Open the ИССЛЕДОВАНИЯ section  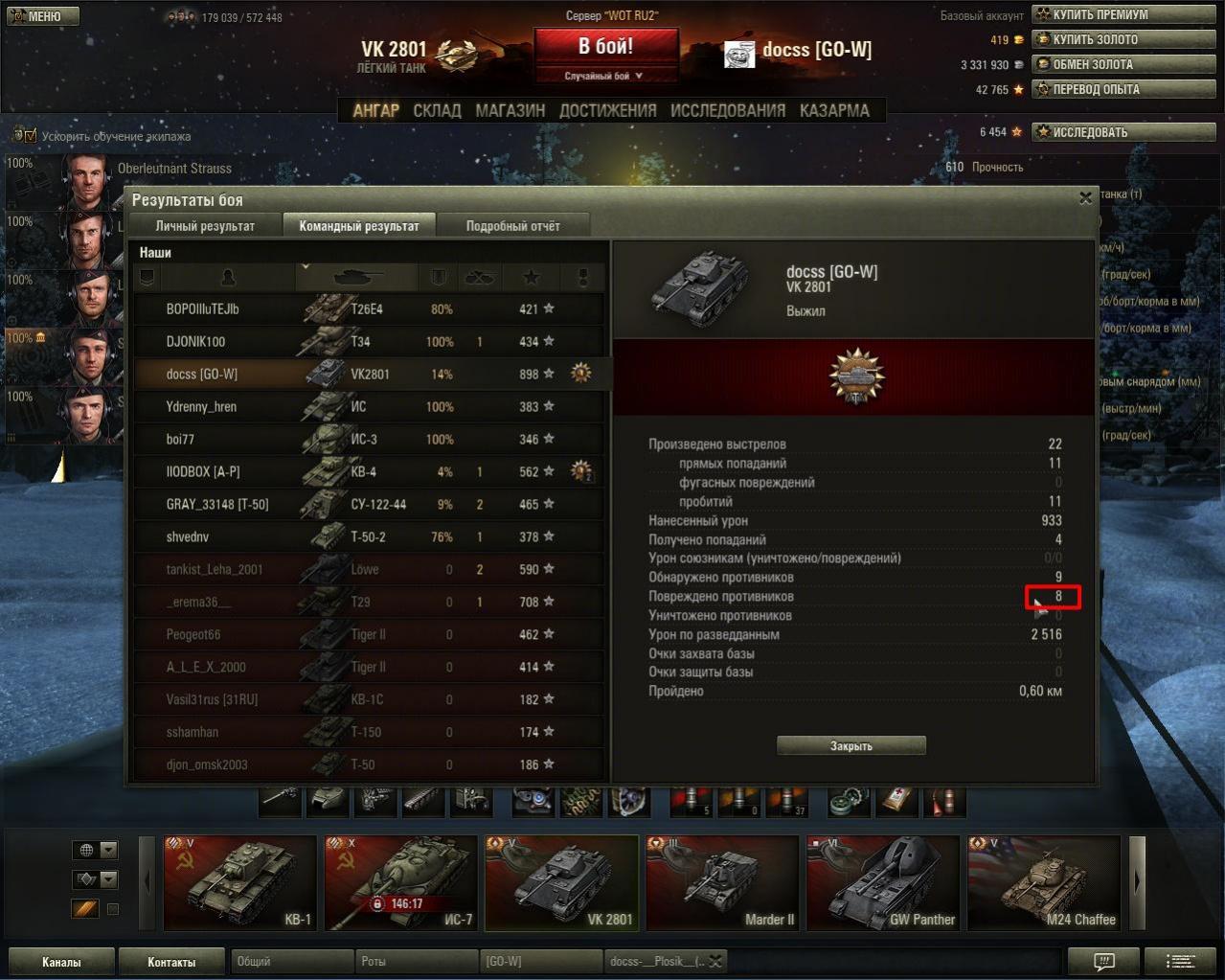coord(728,110)
